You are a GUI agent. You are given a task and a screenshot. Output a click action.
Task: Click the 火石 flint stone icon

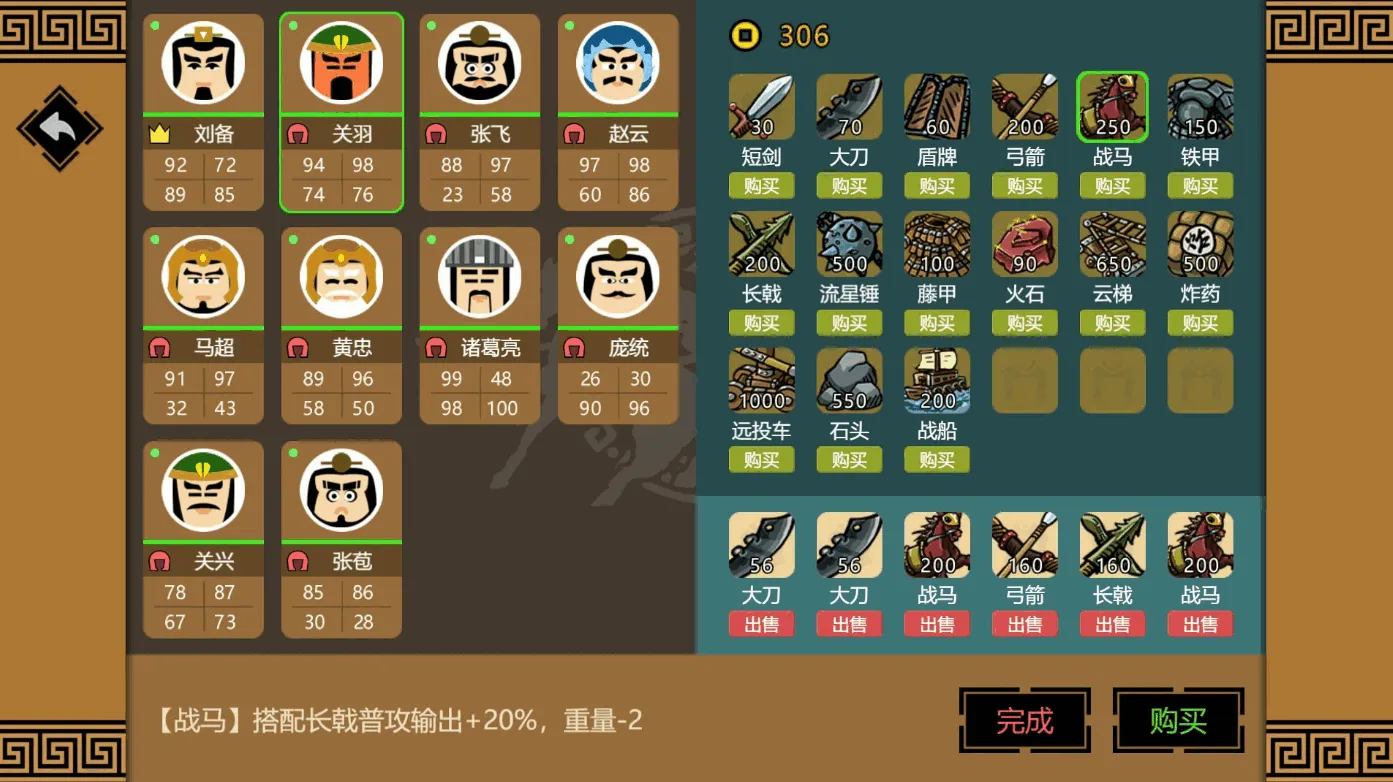[1024, 243]
